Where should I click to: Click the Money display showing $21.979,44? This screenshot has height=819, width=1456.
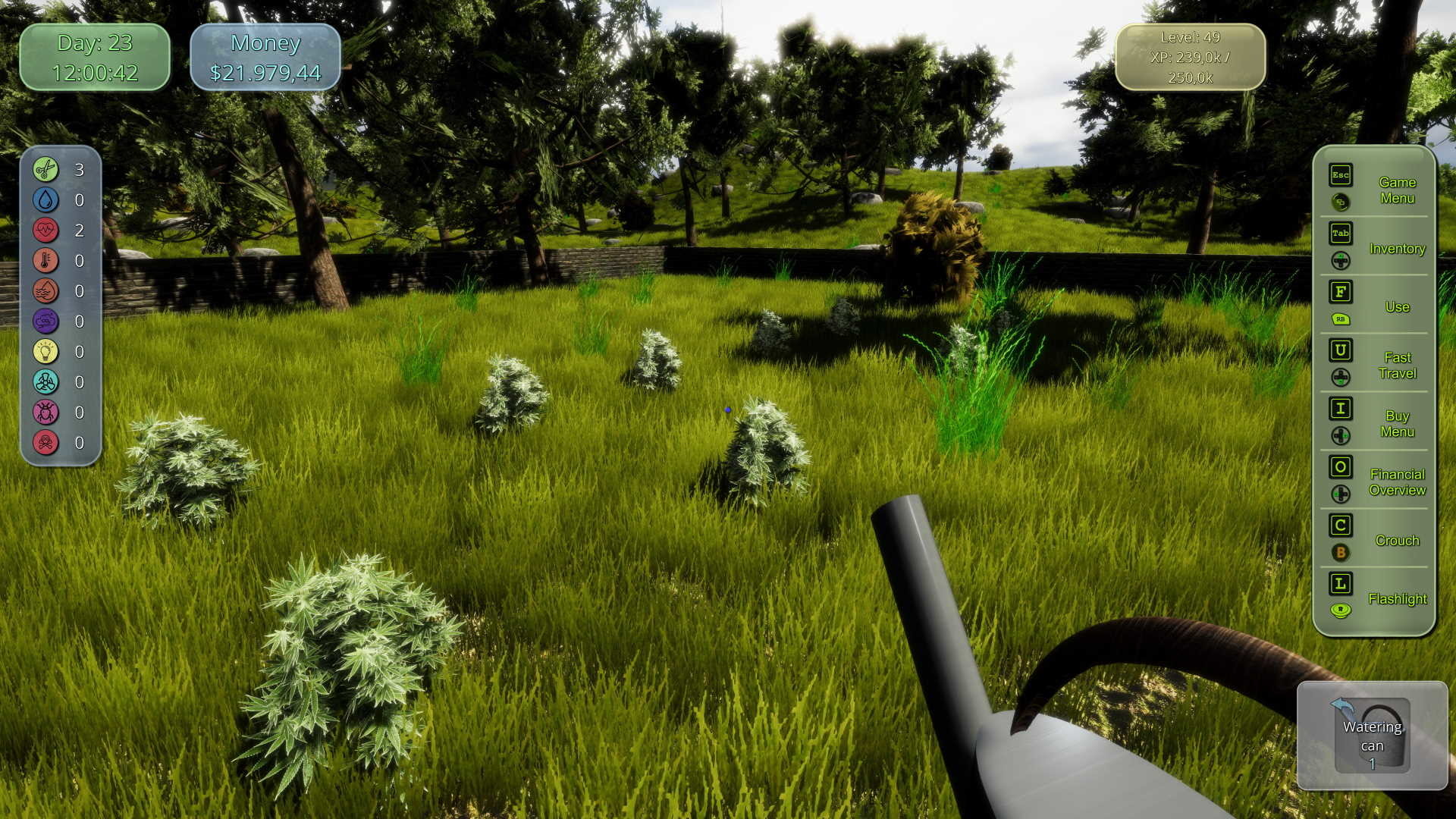point(267,58)
